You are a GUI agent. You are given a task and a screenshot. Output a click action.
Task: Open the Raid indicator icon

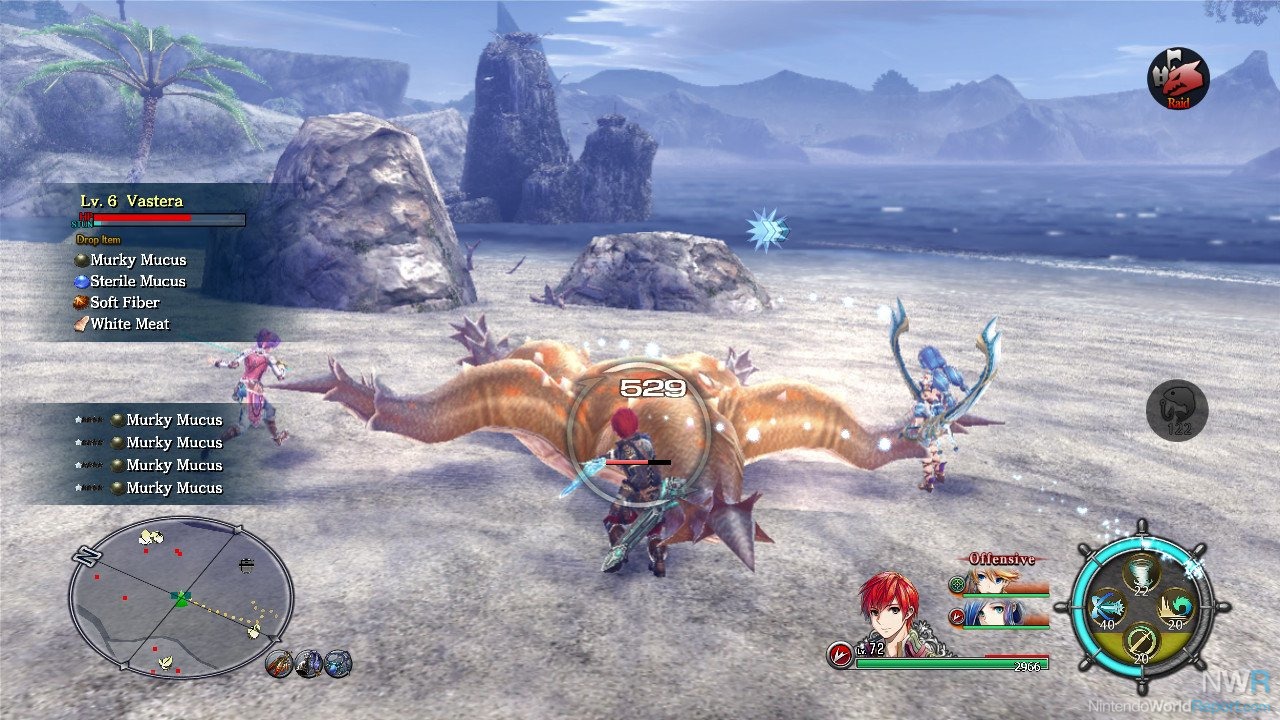pos(1178,79)
